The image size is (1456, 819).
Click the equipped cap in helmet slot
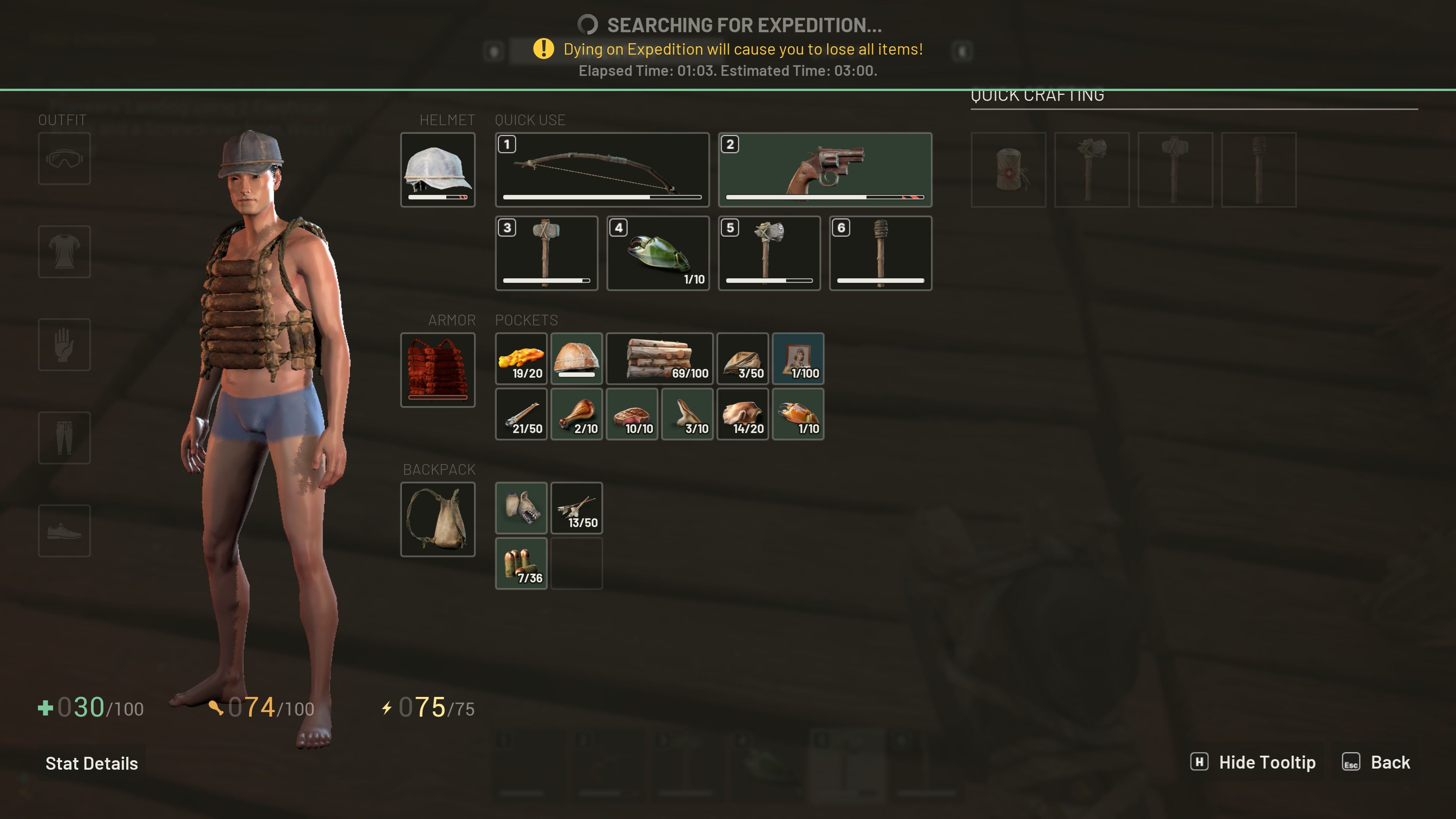(438, 169)
